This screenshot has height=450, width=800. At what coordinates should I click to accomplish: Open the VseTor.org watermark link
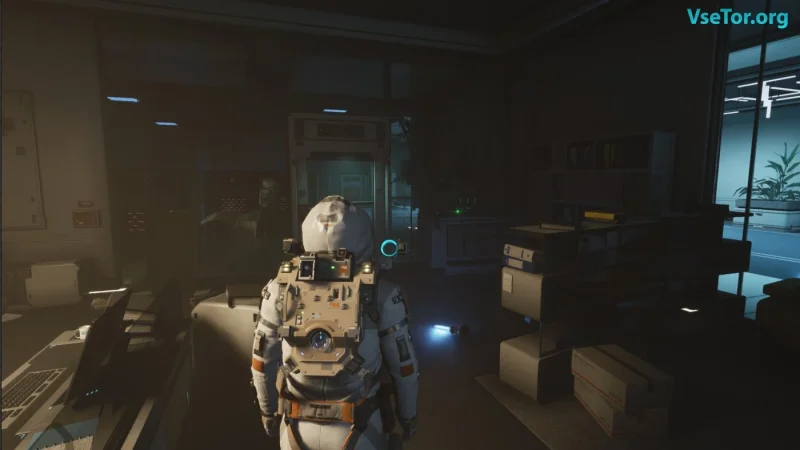(737, 17)
